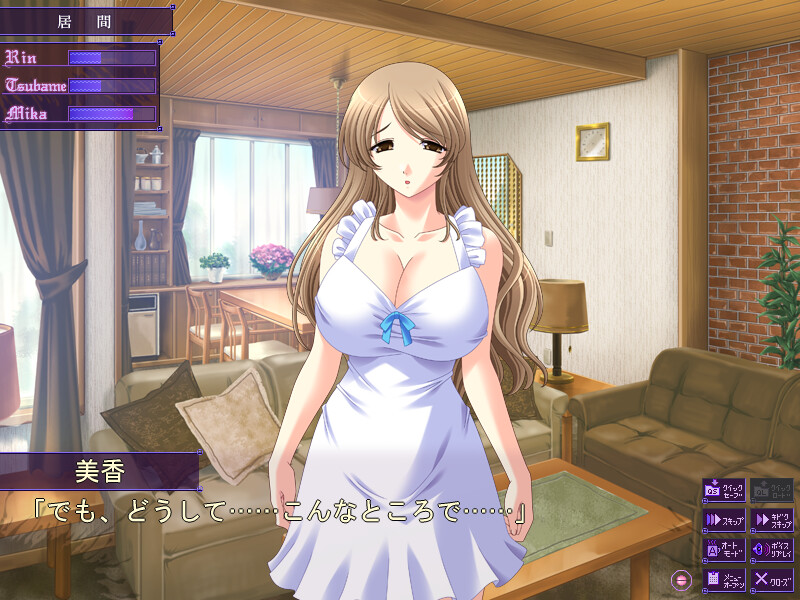
Task: Collapse the button panel with the round minus icon
Action: [683, 579]
